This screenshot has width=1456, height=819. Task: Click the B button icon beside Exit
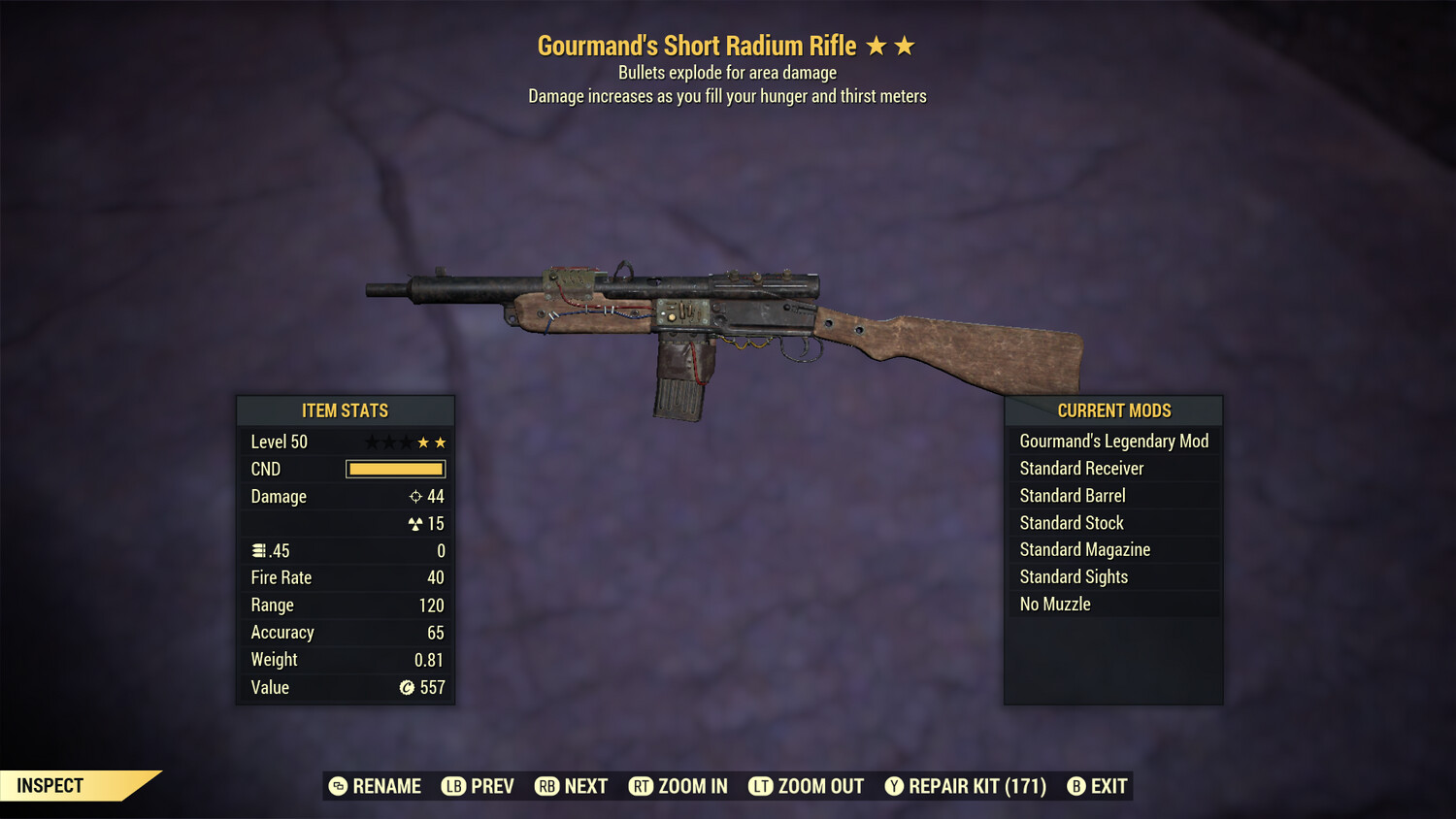(1075, 786)
